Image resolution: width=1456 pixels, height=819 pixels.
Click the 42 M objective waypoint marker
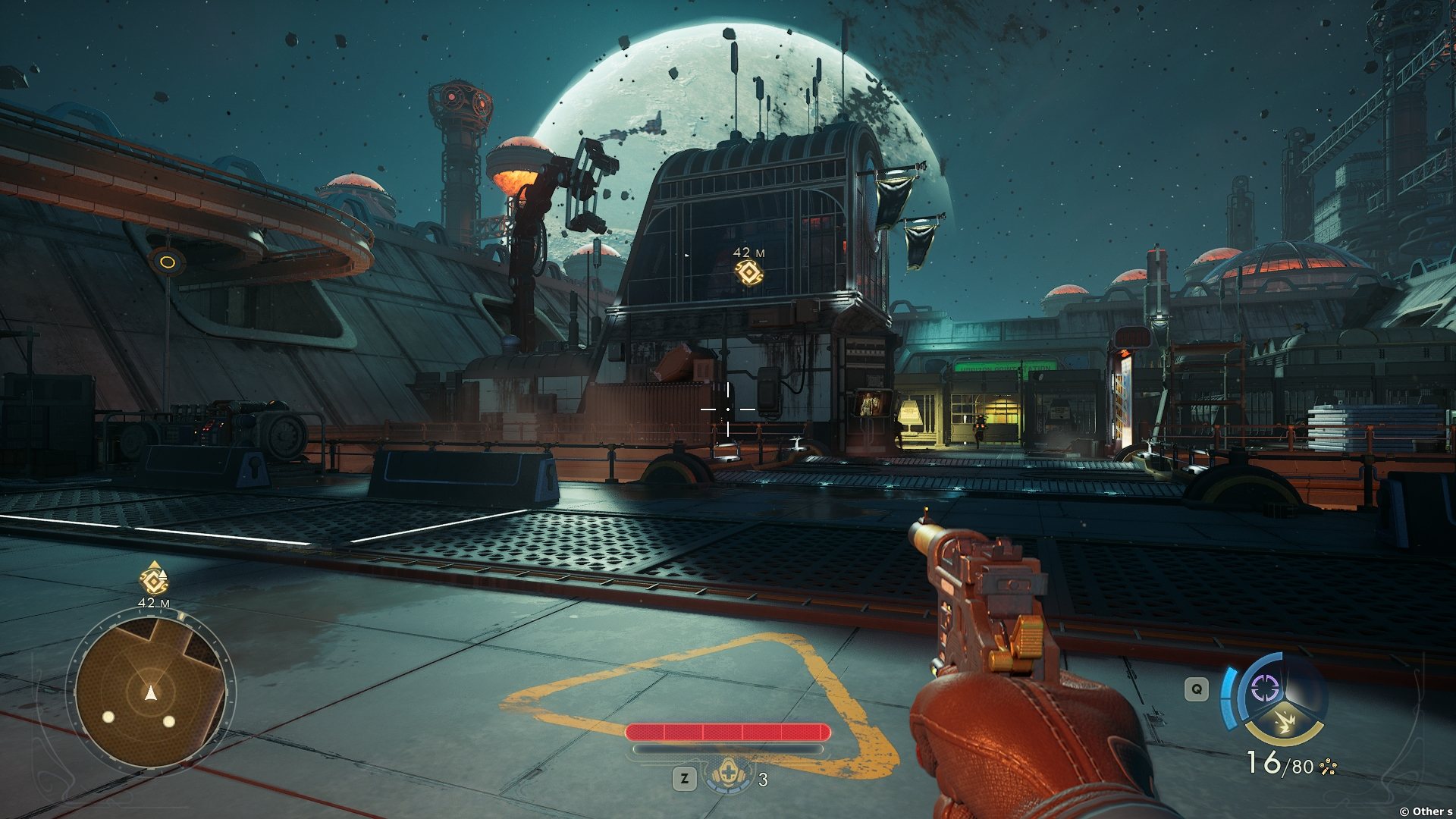pos(748,272)
